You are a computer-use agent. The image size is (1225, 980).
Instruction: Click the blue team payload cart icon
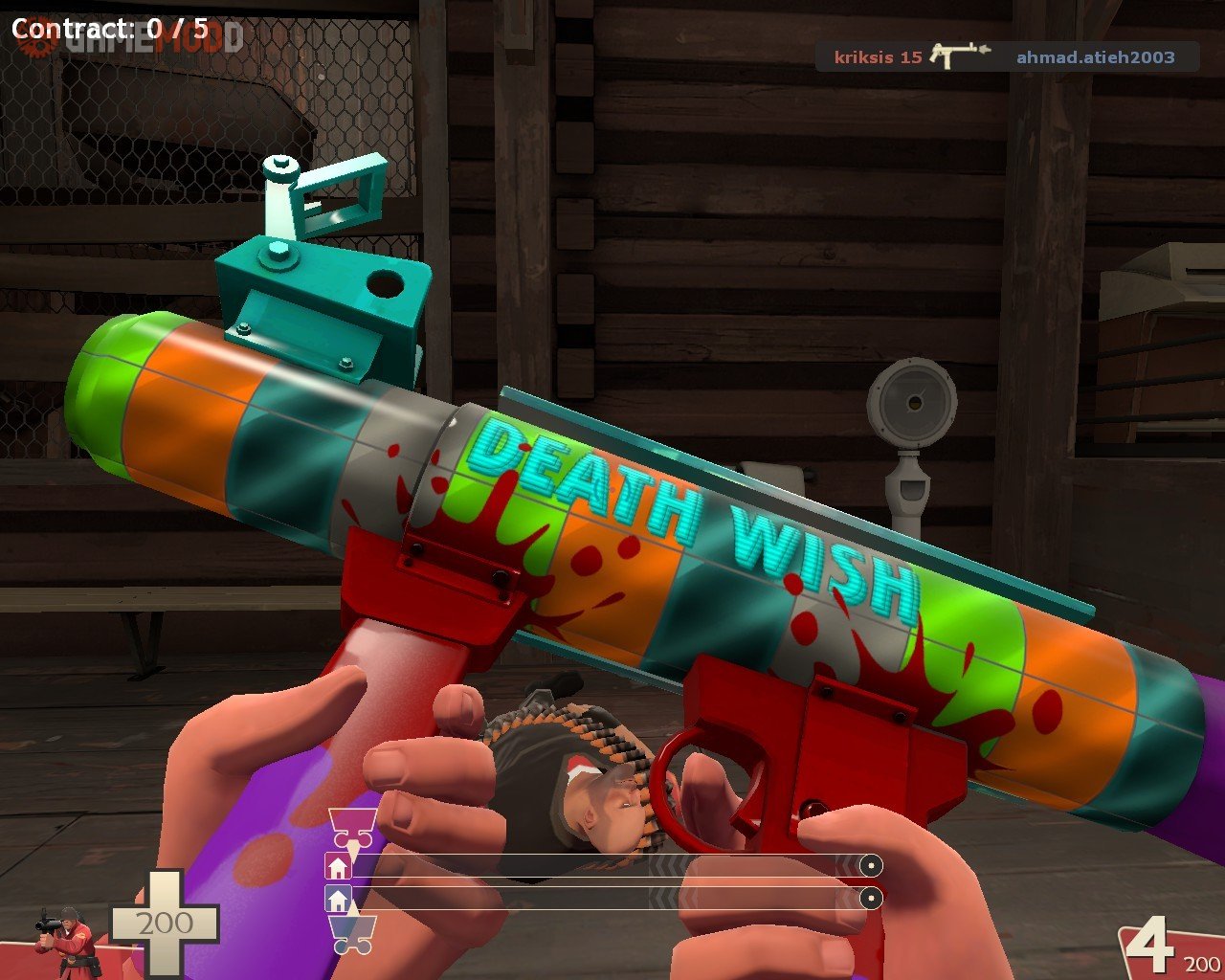click(351, 935)
